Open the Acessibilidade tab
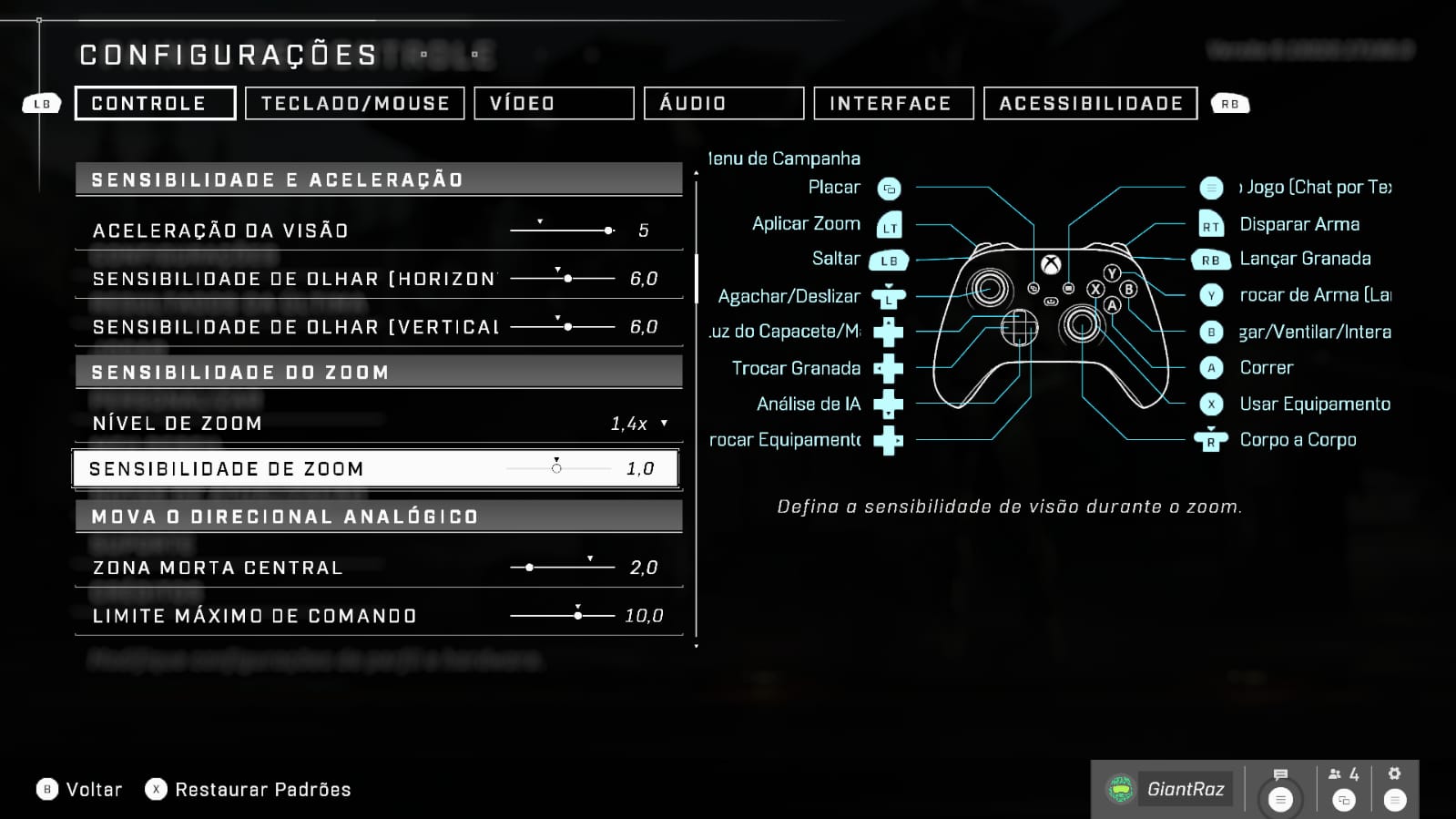Screen dimensions: 1456x819 tap(1090, 104)
